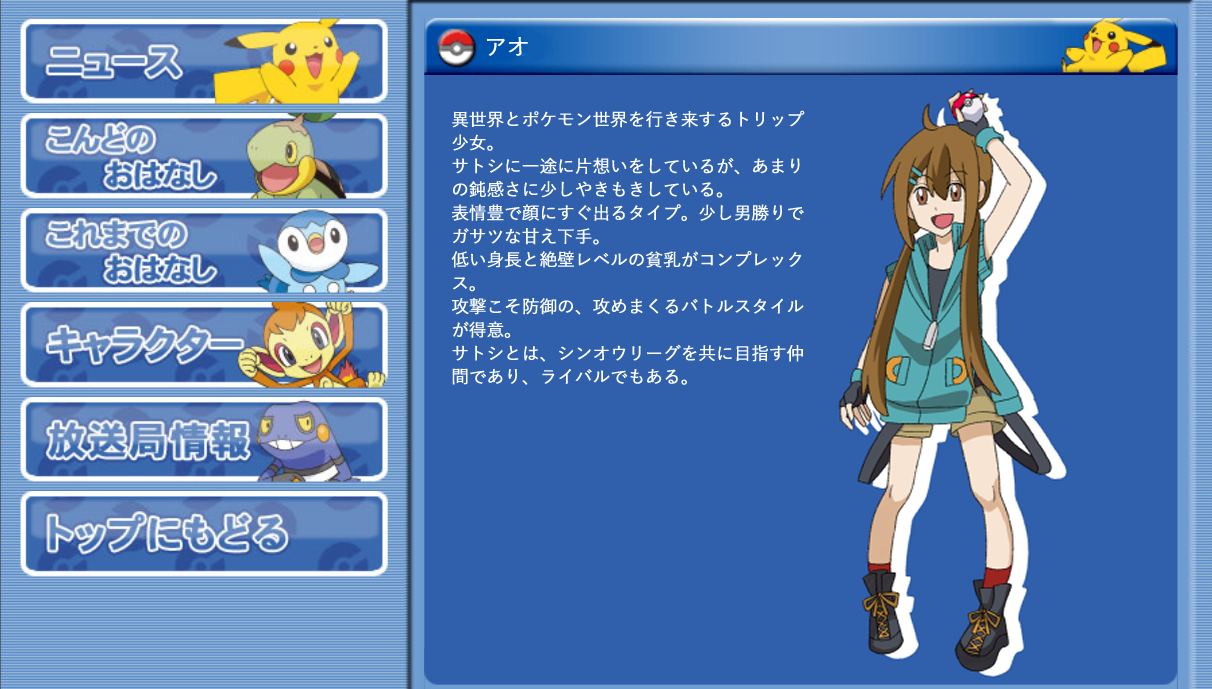1212x689 pixels.
Task: Select こんどのおはなし menu entry
Action: coord(203,156)
